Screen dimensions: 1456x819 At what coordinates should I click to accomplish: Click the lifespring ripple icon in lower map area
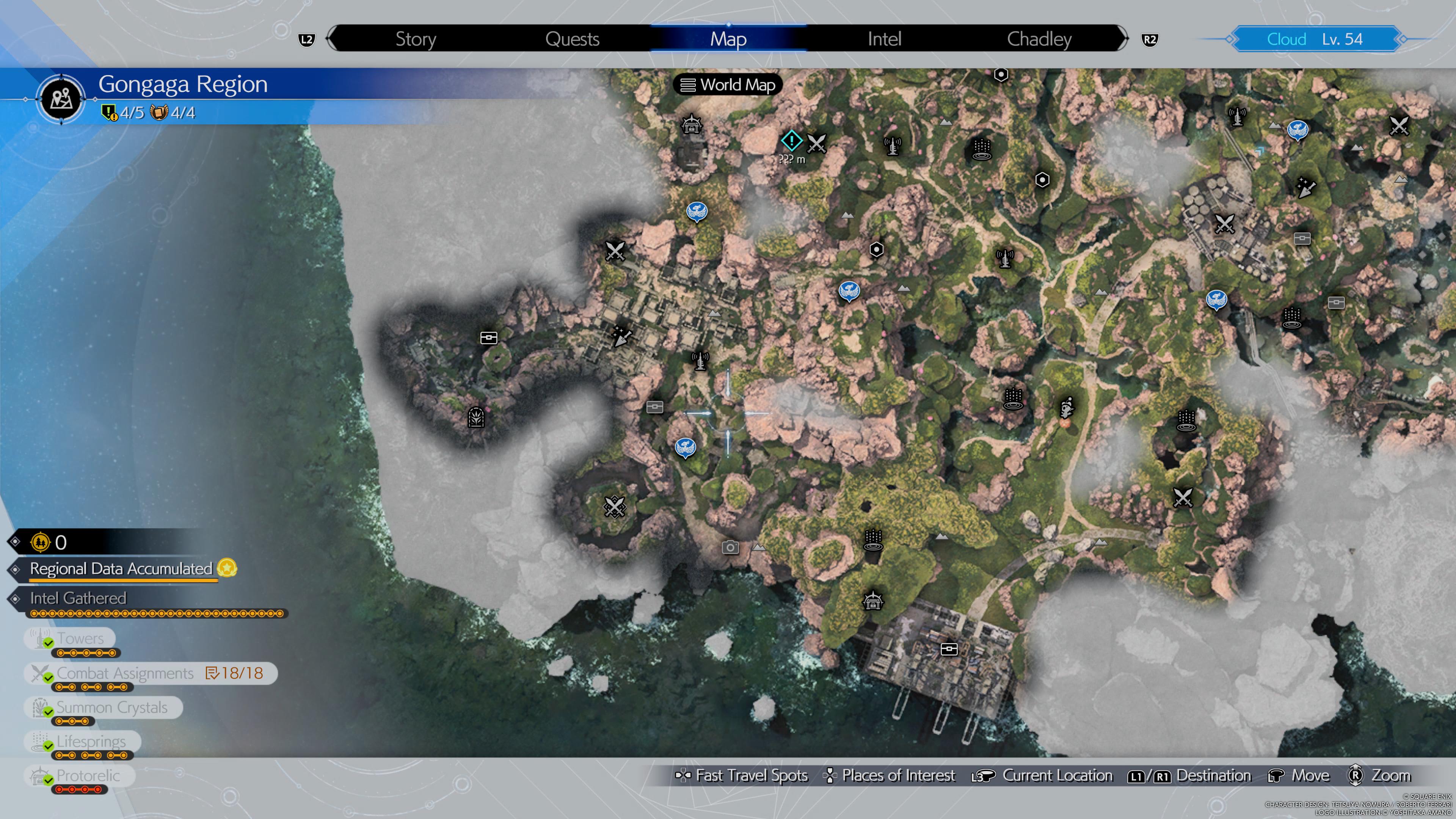click(874, 540)
